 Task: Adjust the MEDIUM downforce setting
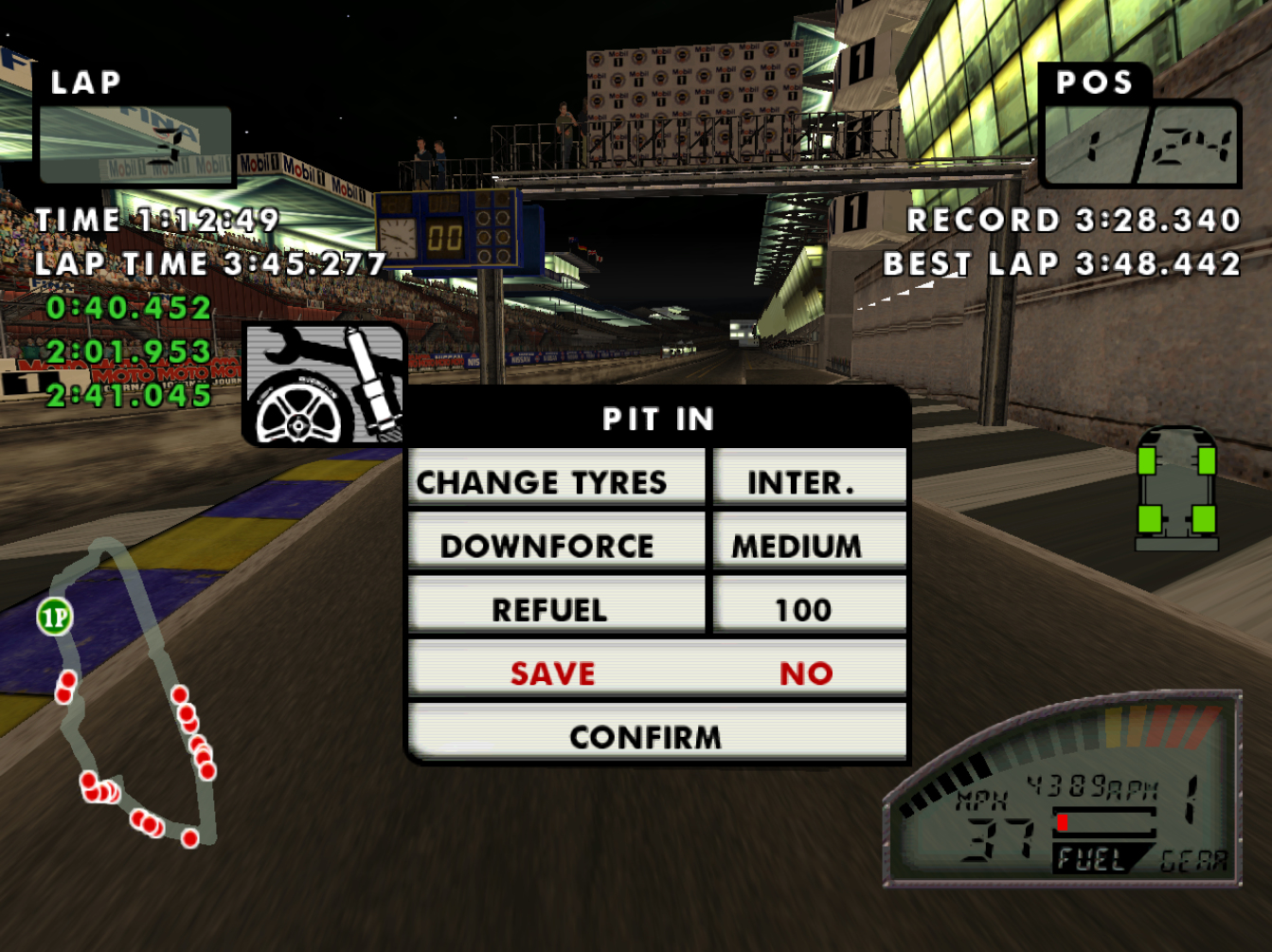pyautogui.click(x=809, y=545)
